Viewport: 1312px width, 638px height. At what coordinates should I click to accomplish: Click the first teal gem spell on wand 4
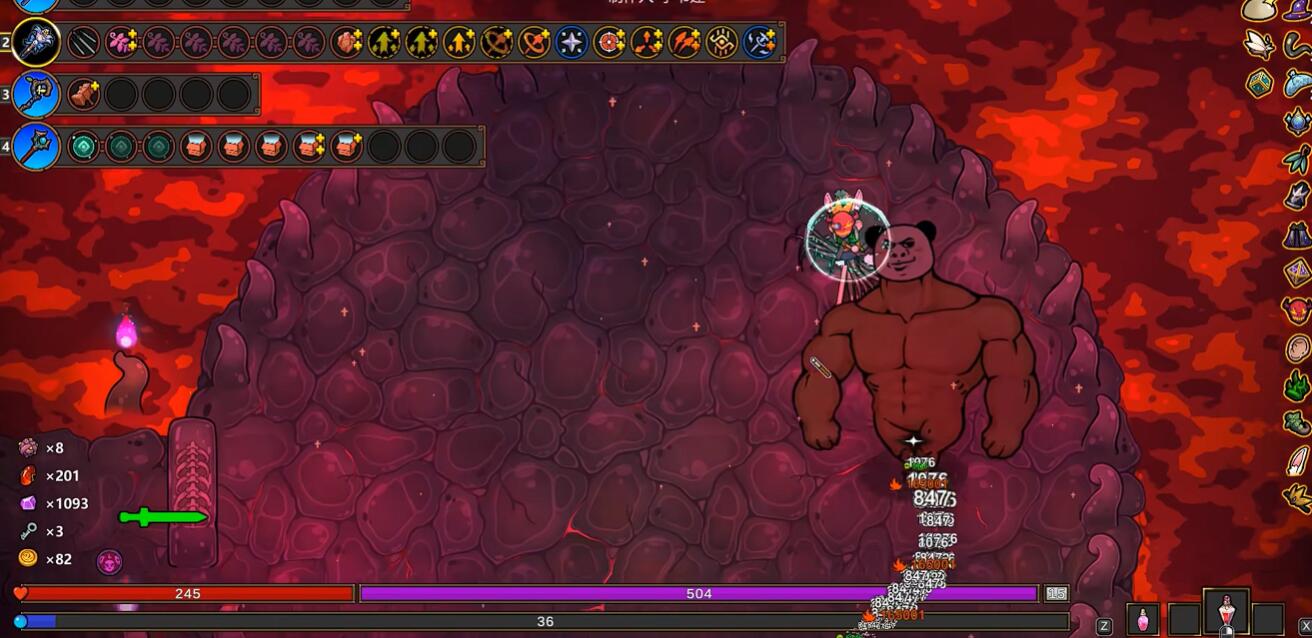[83, 146]
